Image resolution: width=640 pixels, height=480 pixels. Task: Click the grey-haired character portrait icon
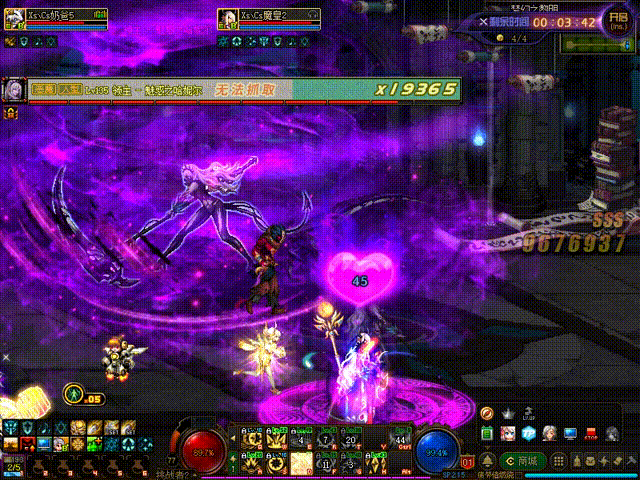549,433
